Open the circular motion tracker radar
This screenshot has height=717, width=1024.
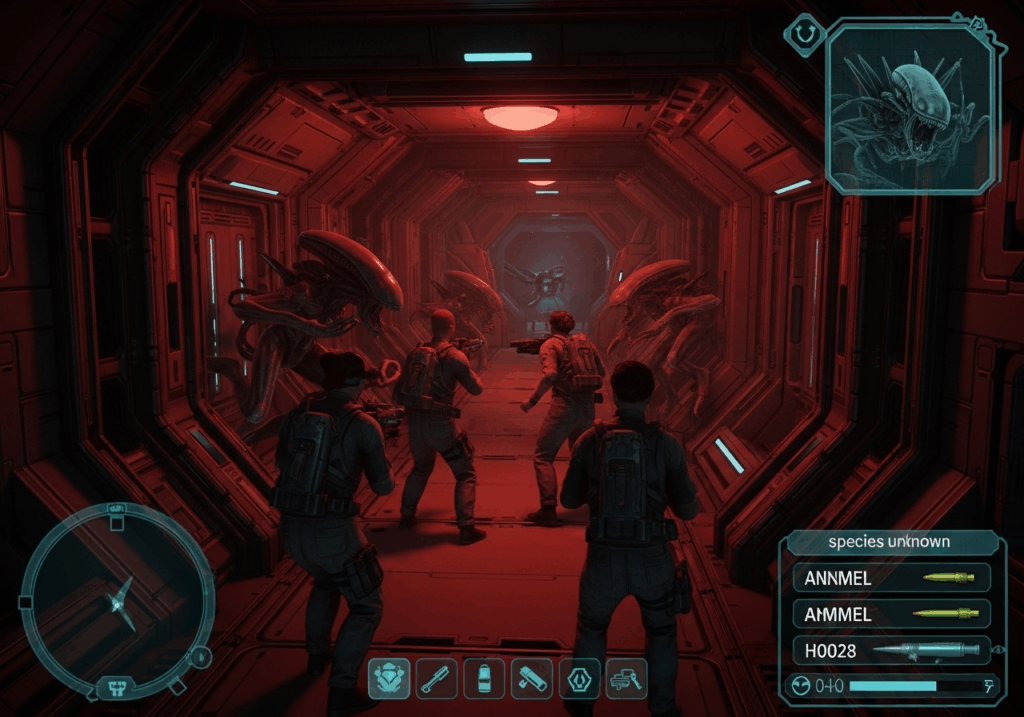117,599
